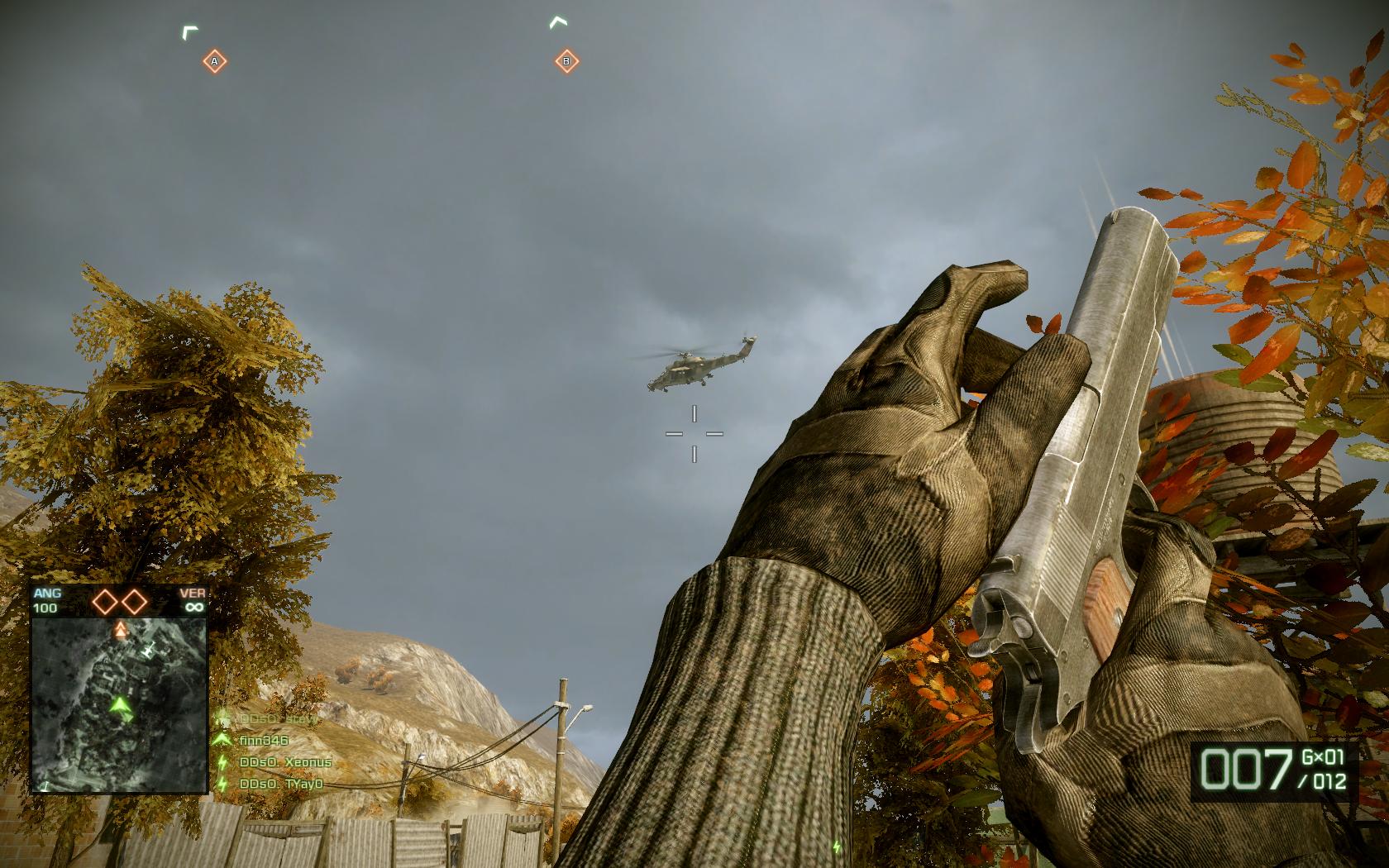1389x868 pixels.
Task: Select squad member finn346
Action: pos(263,741)
